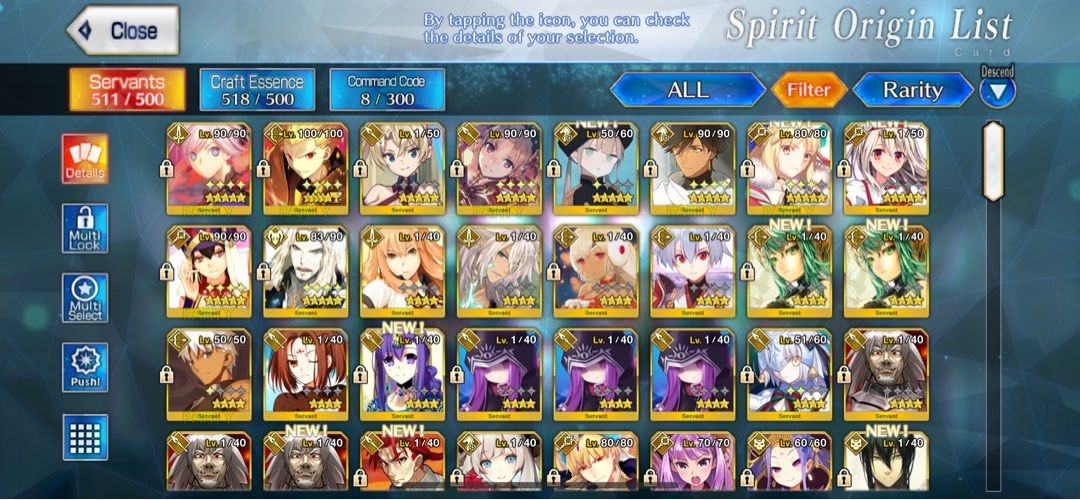
Task: Select the ALL class selector
Action: tap(687, 90)
